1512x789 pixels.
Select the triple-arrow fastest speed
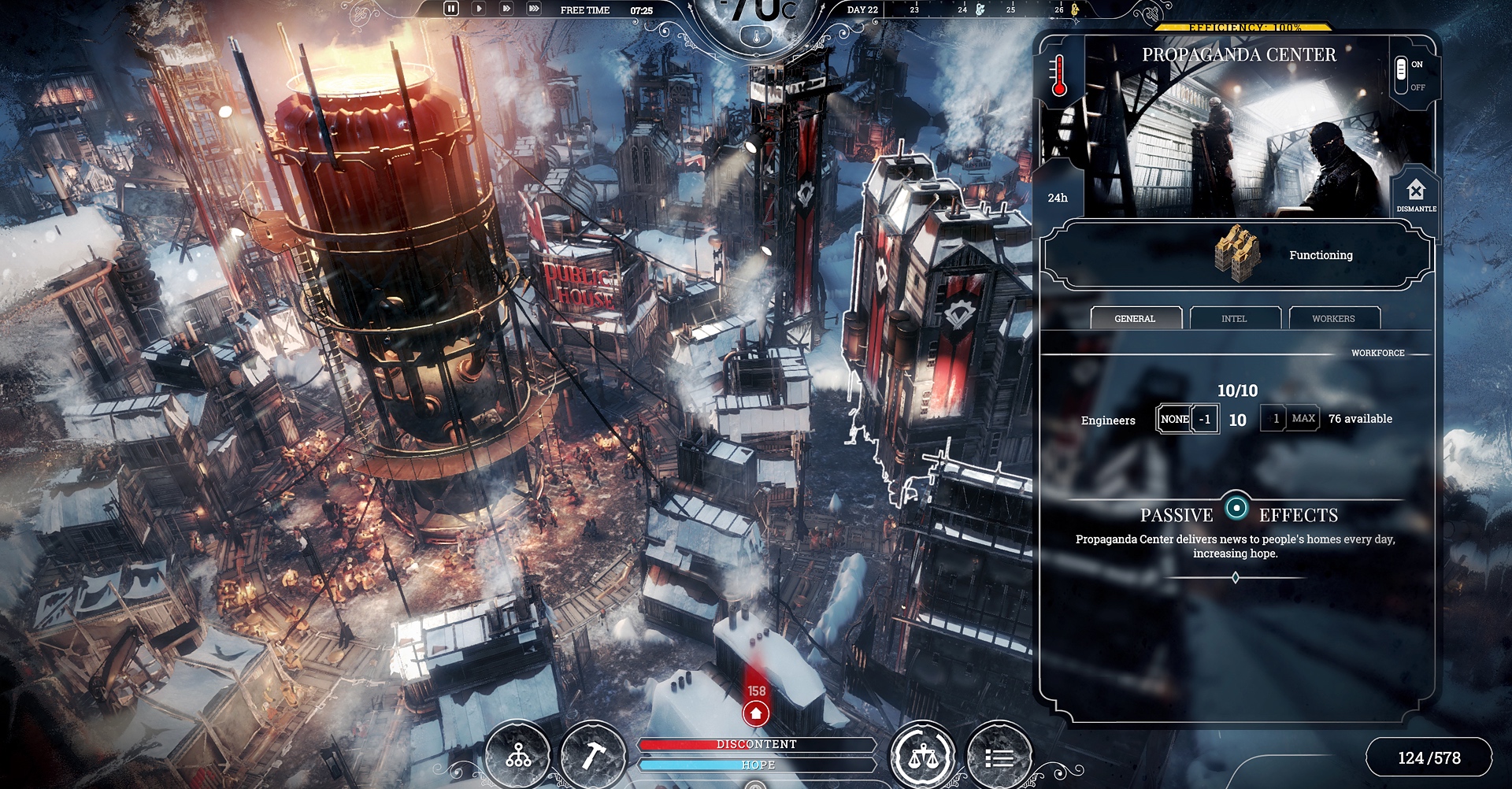pyautogui.click(x=534, y=9)
